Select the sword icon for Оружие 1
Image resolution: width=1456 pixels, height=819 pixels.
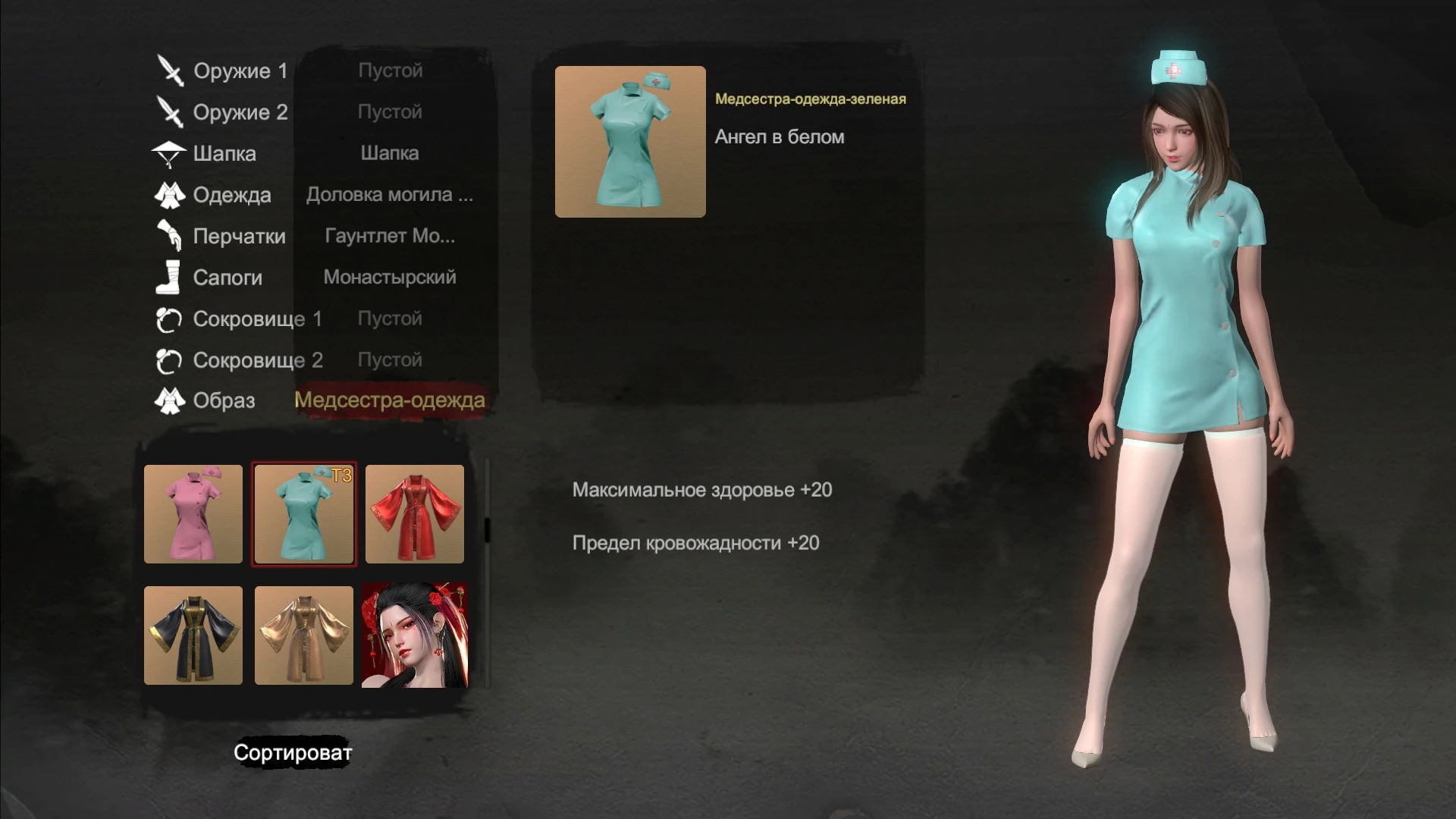(171, 71)
